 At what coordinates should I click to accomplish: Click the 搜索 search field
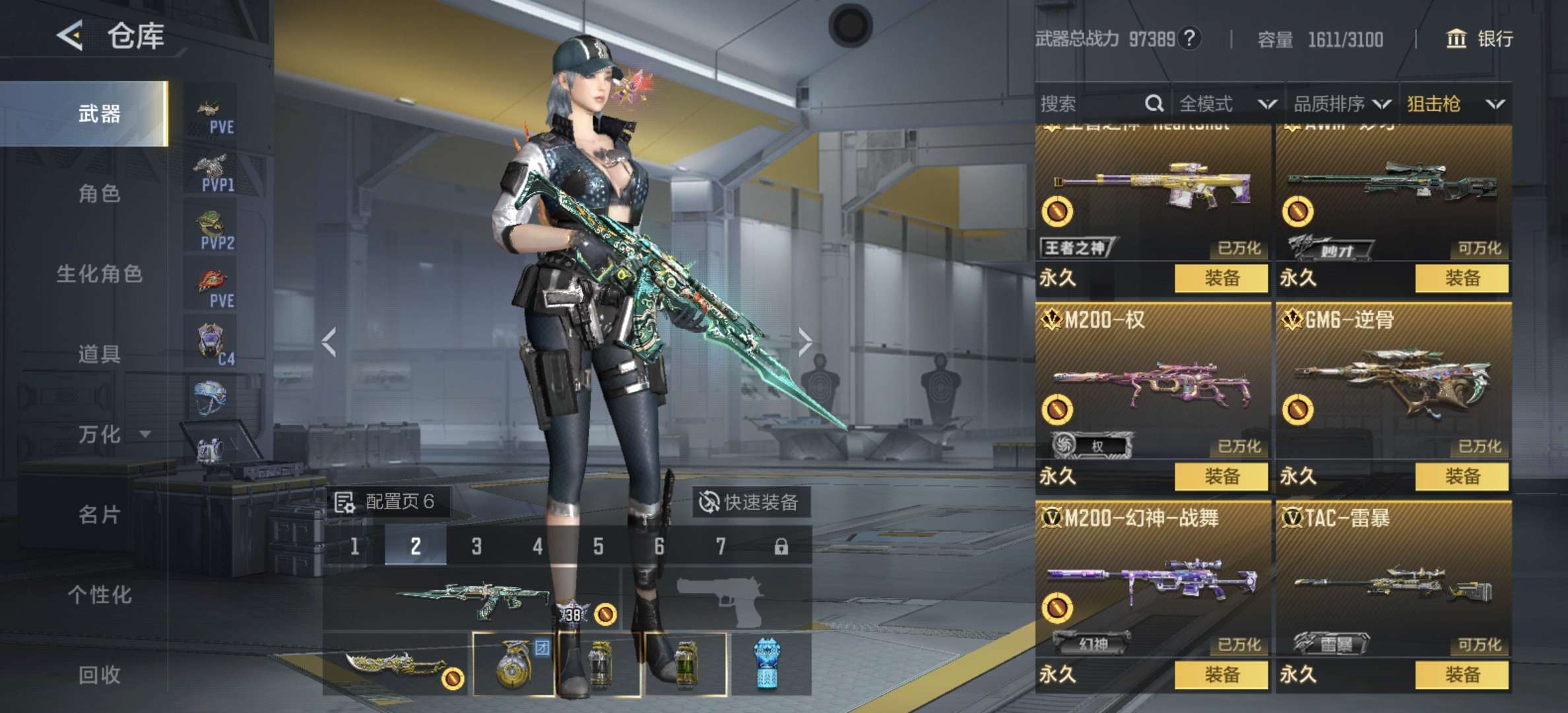point(1089,104)
